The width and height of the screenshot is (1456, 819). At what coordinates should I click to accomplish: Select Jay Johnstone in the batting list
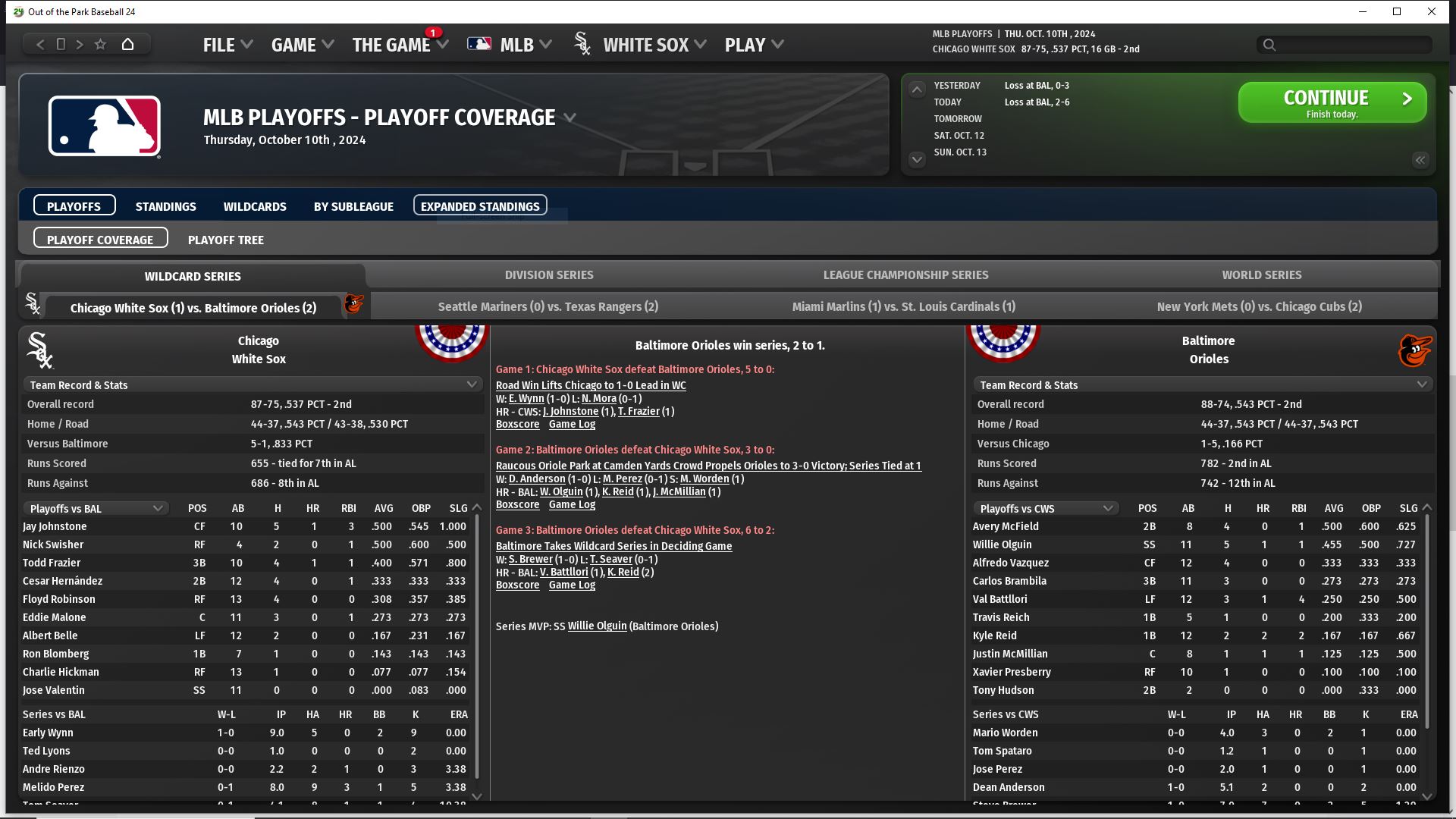click(x=55, y=526)
